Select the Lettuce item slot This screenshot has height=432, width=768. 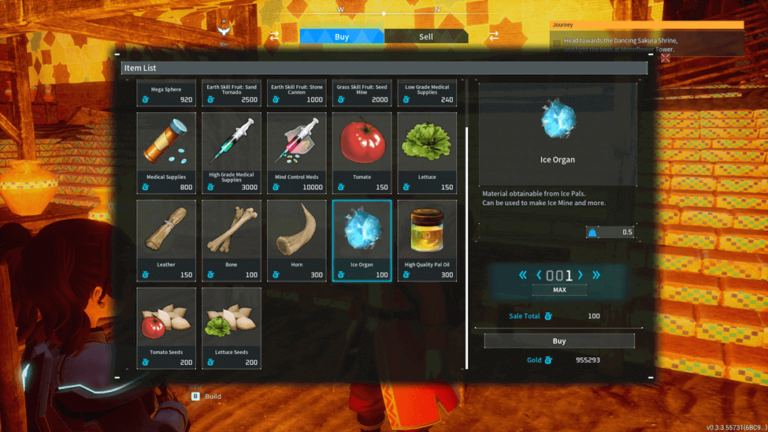[x=427, y=151]
